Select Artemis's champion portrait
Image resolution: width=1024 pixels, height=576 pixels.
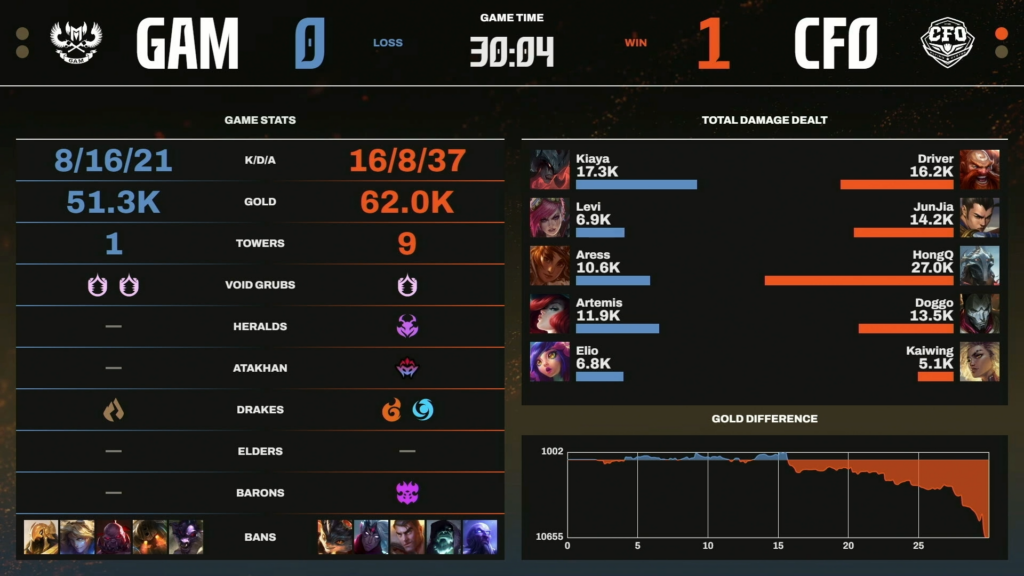(549, 313)
